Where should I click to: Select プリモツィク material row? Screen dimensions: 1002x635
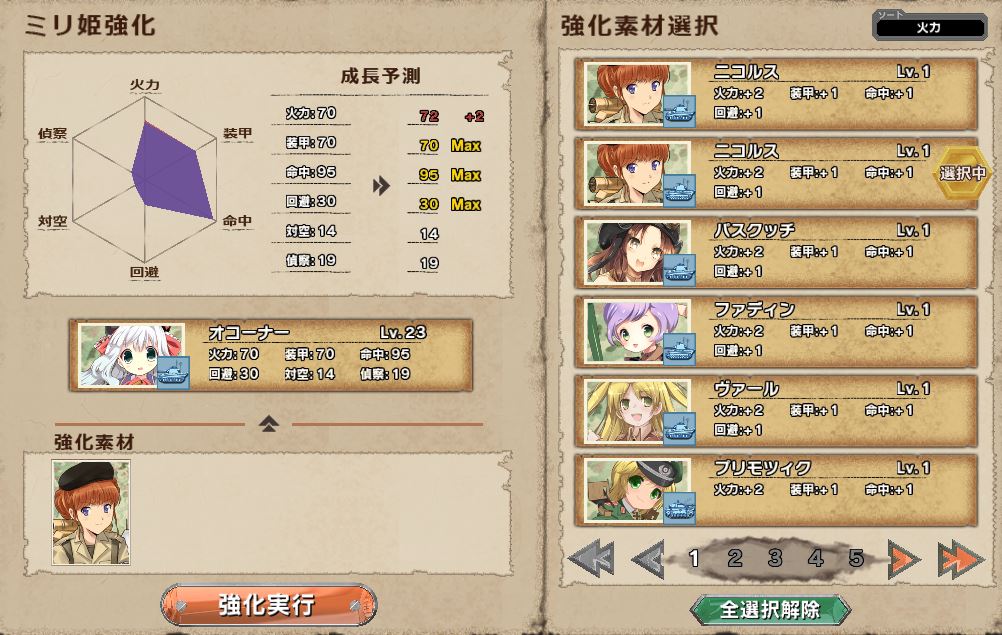776,489
